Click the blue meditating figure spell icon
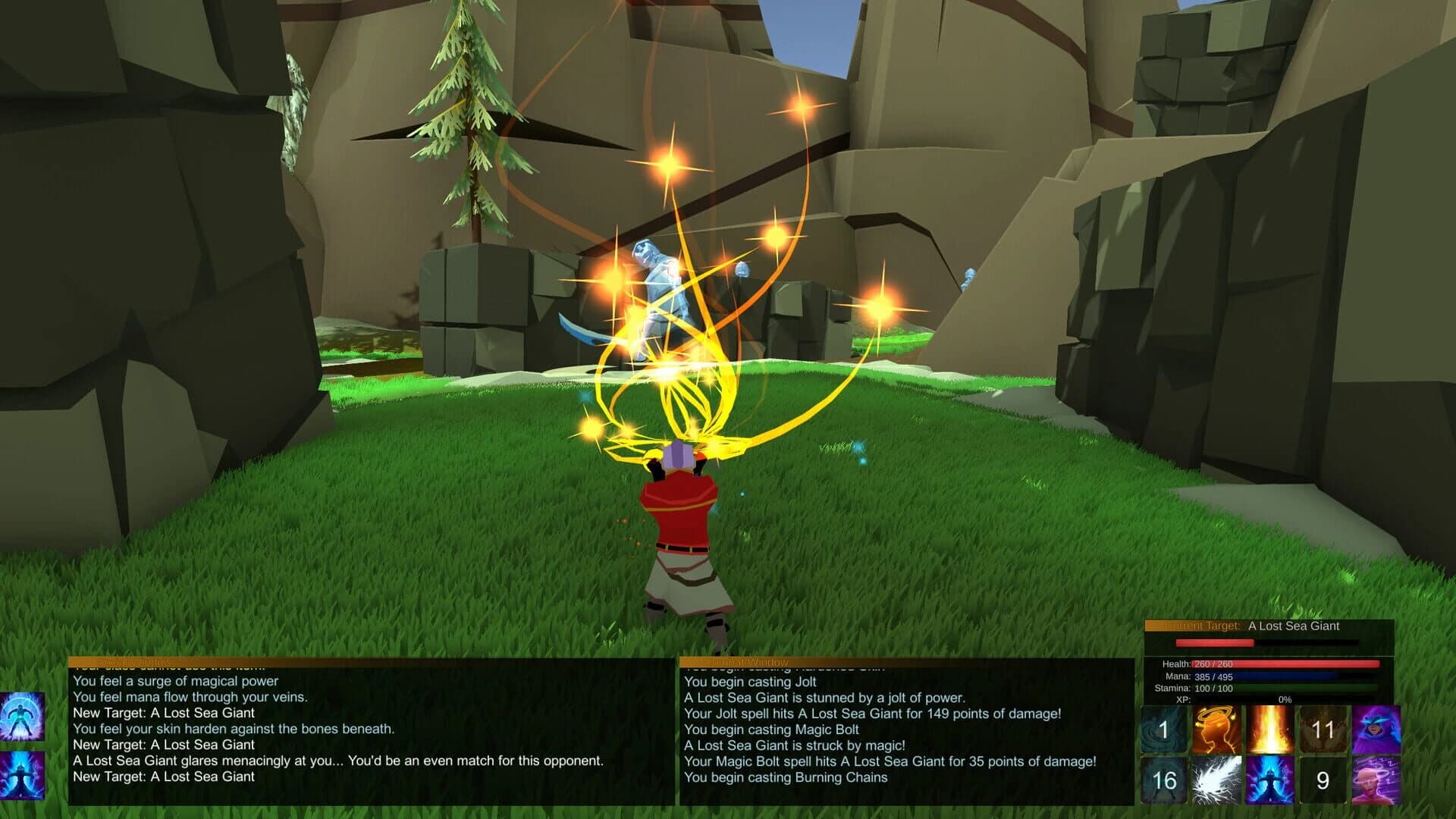The image size is (1456, 819). click(1271, 780)
